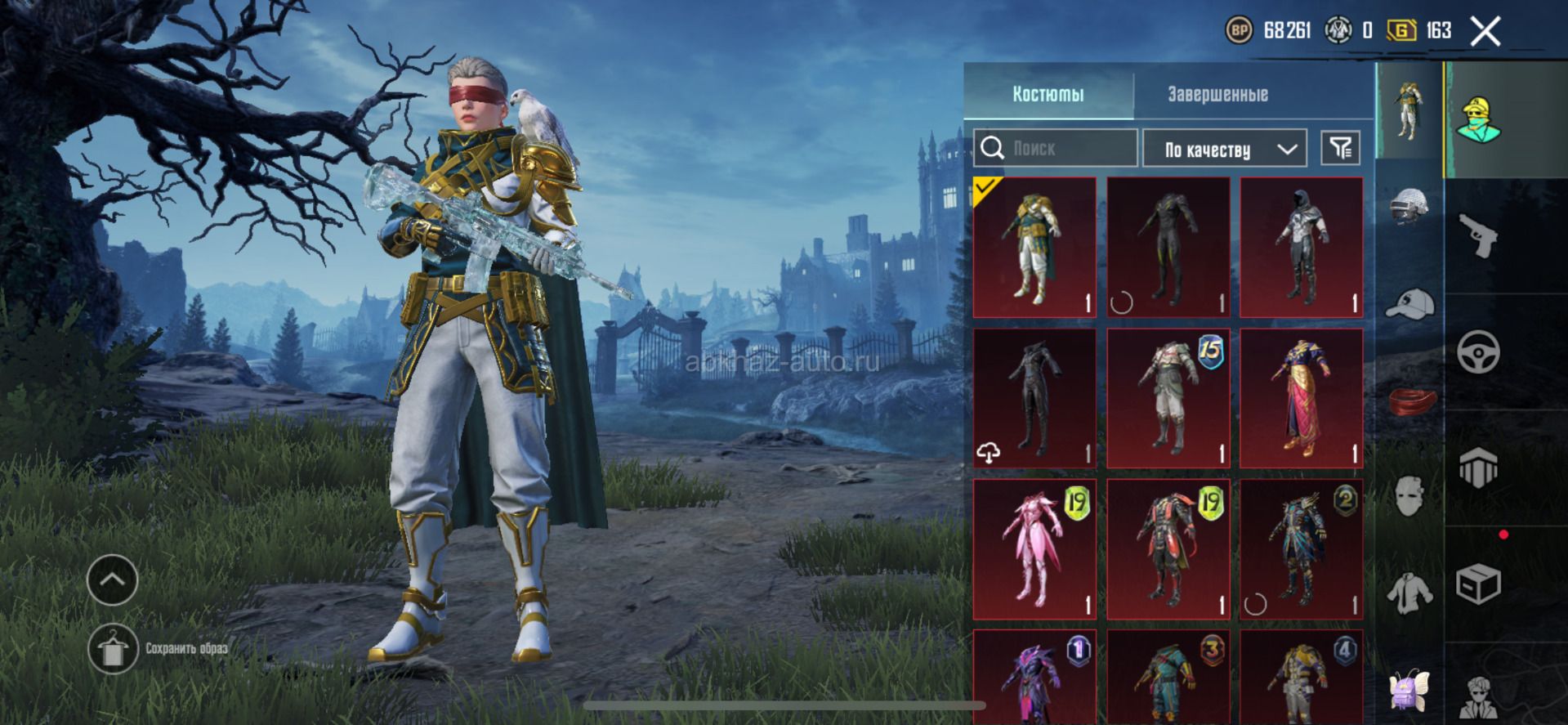Close the inventory with the X button
This screenshot has width=1568, height=725.
(x=1485, y=32)
